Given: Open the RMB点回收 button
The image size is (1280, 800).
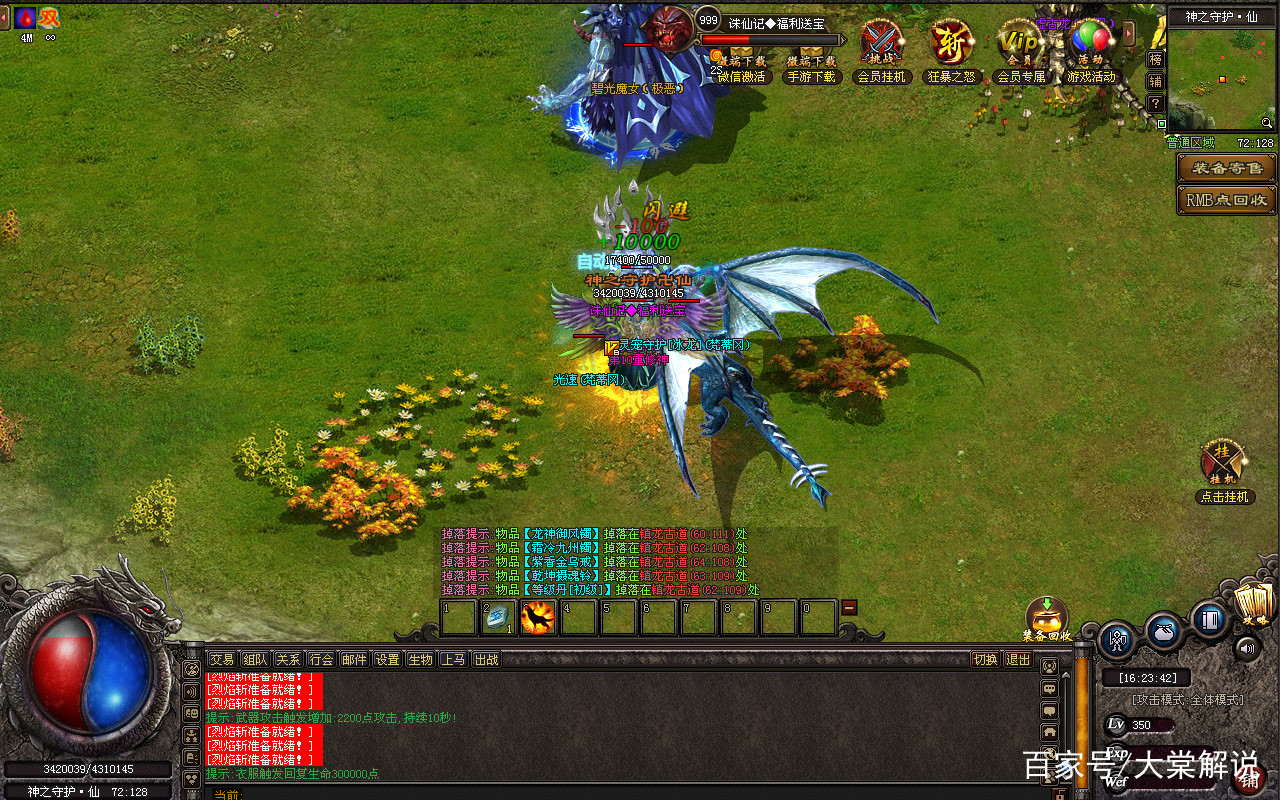Looking at the screenshot, I should point(1226,200).
